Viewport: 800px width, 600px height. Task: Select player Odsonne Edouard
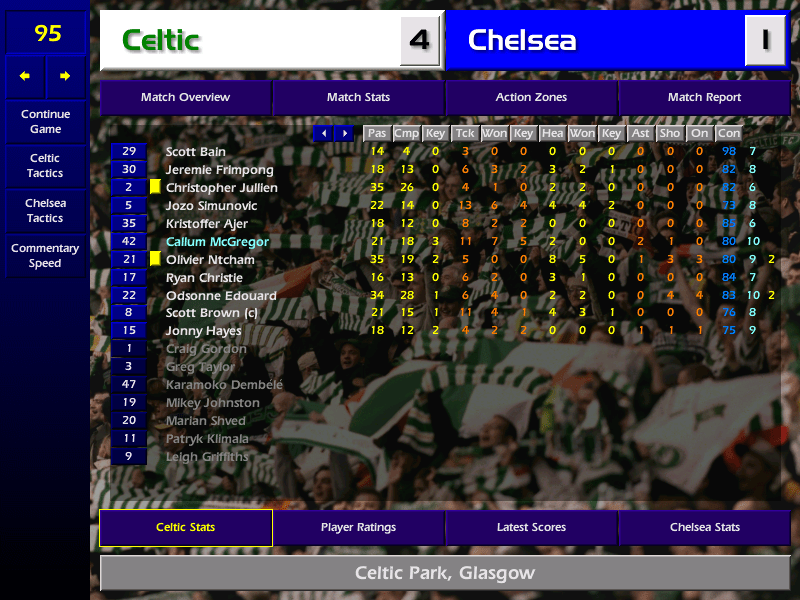[221, 296]
